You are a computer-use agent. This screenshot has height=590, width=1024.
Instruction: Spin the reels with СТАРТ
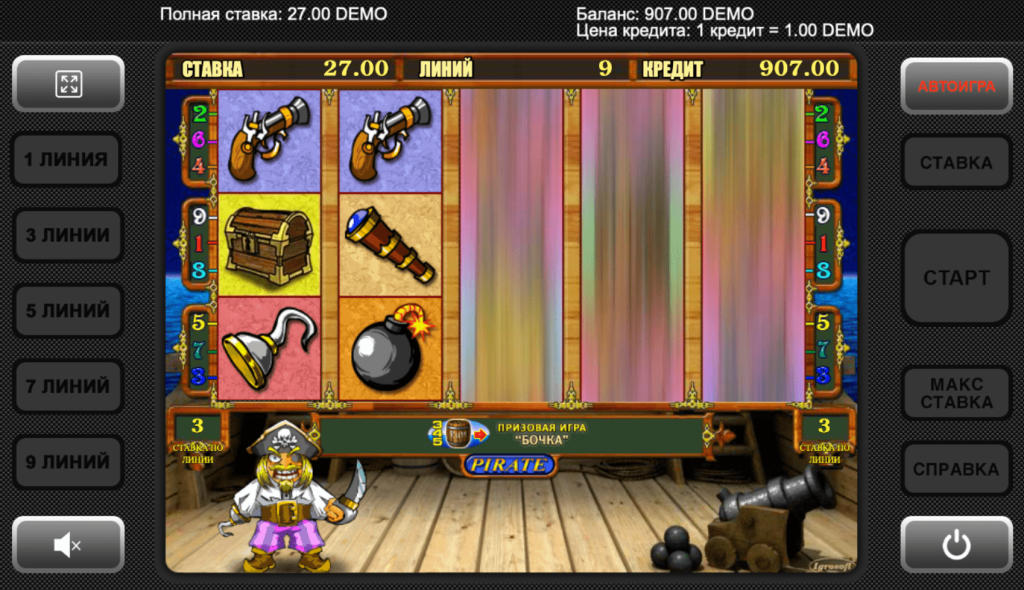pyautogui.click(x=956, y=278)
